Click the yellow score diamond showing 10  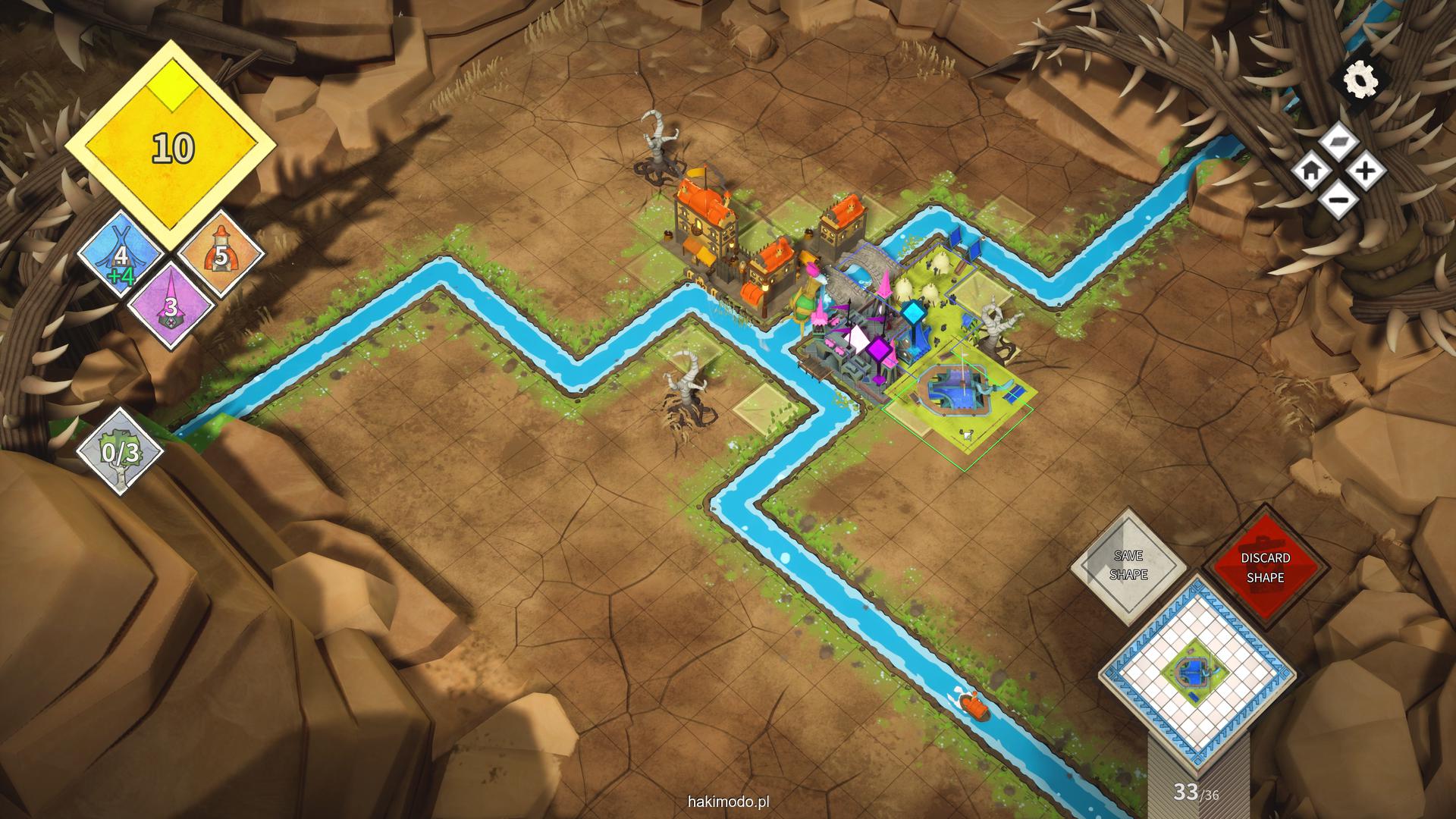171,147
